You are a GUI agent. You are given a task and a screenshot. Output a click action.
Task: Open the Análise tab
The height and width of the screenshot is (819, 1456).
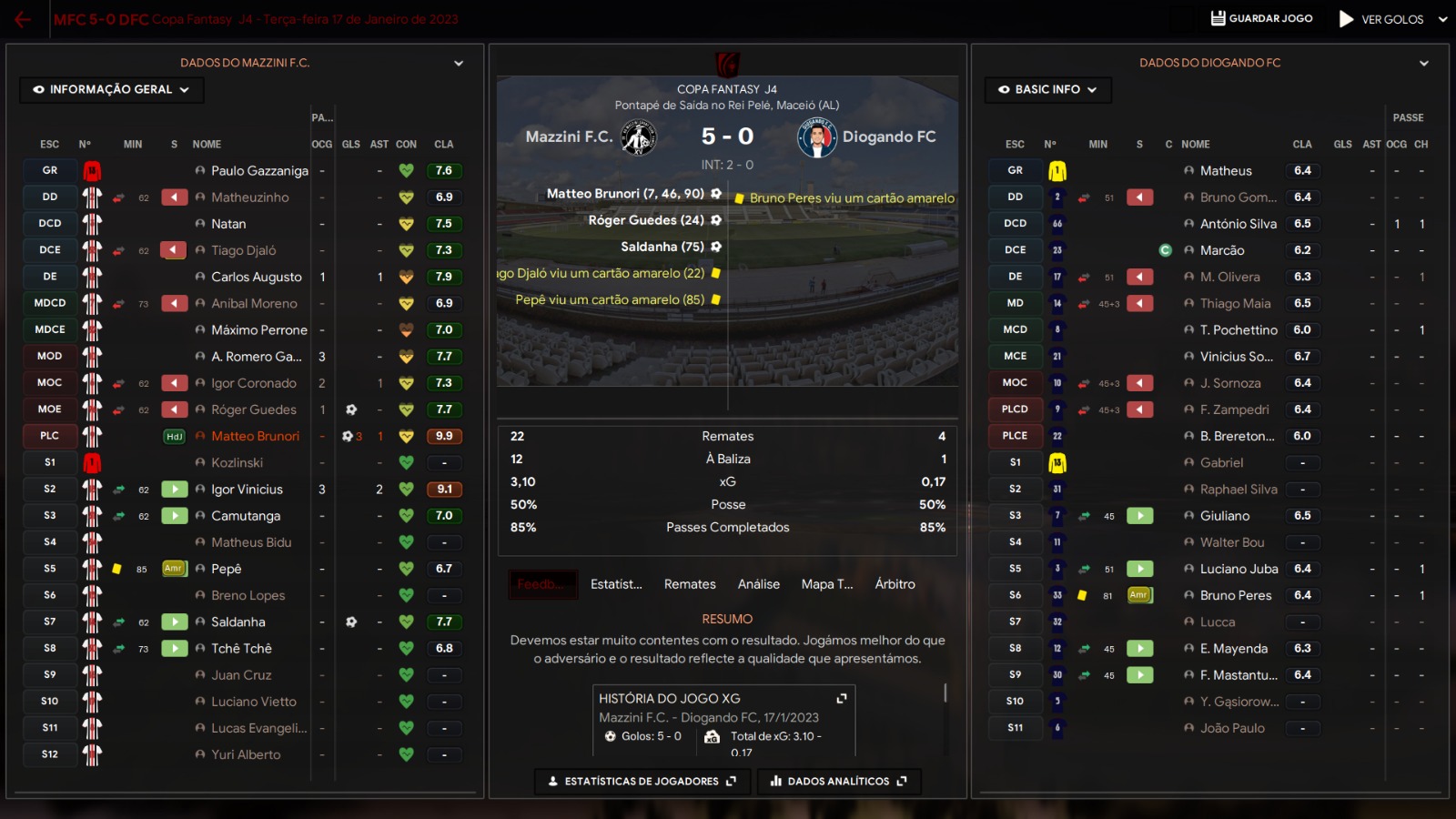tap(759, 584)
